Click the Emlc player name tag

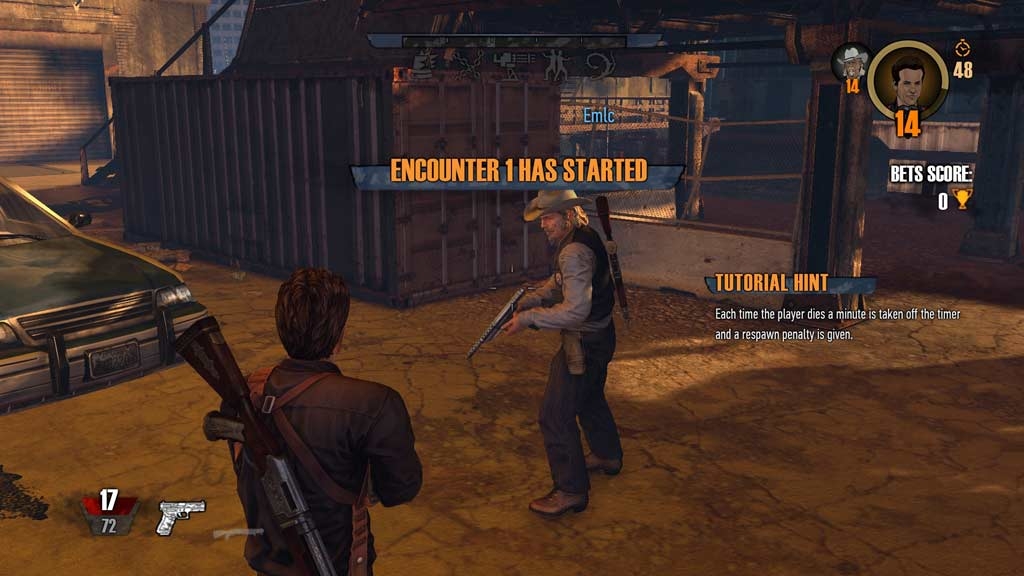tap(598, 116)
